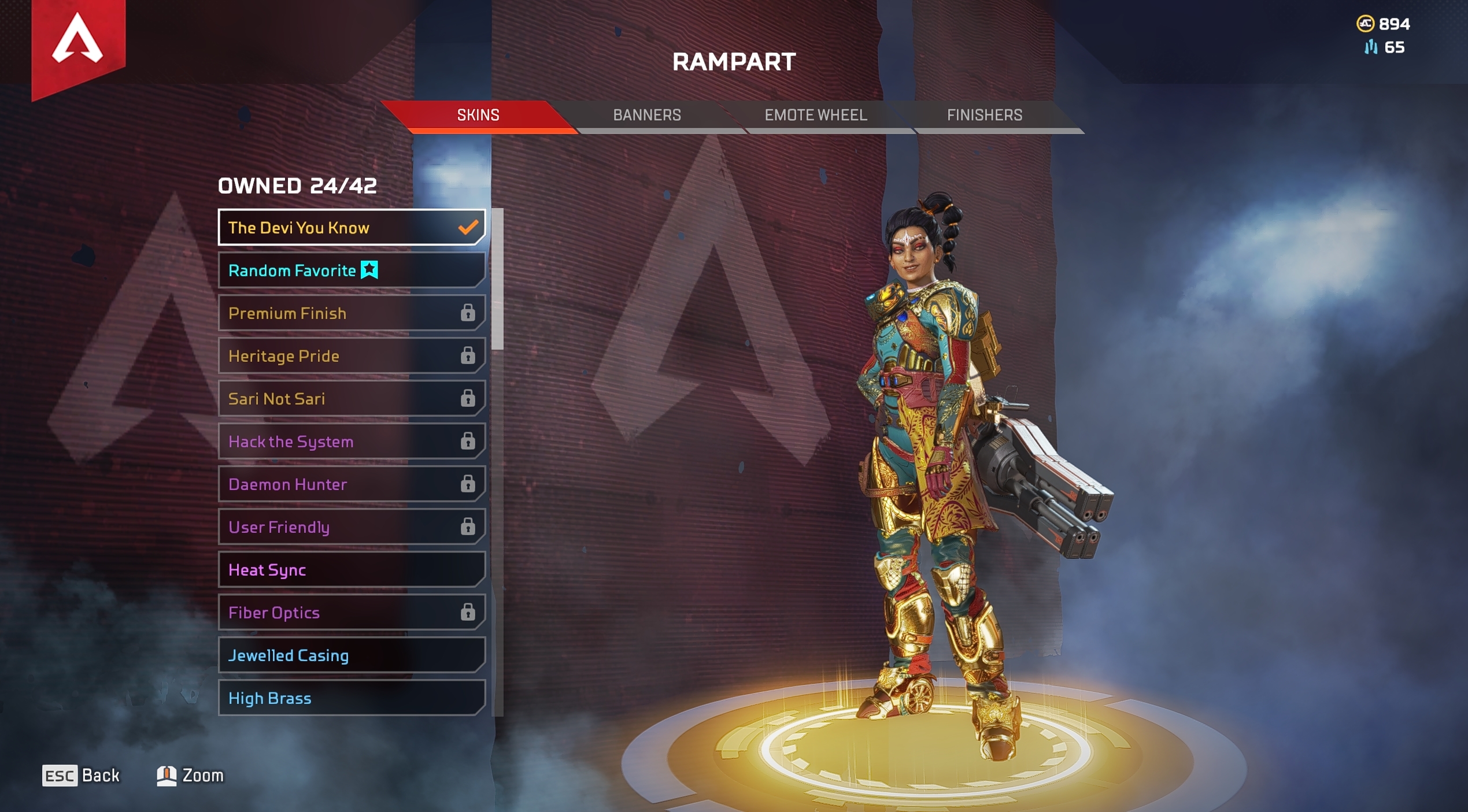Viewport: 1468px width, 812px height.
Task: Show the Finishers tab
Action: pos(984,115)
